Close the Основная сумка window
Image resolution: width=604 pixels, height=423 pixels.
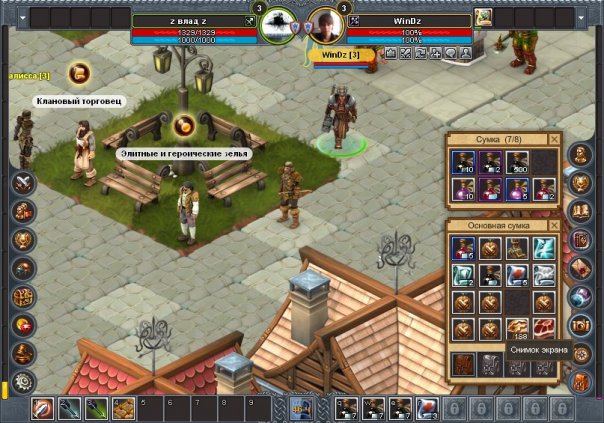pyautogui.click(x=555, y=227)
